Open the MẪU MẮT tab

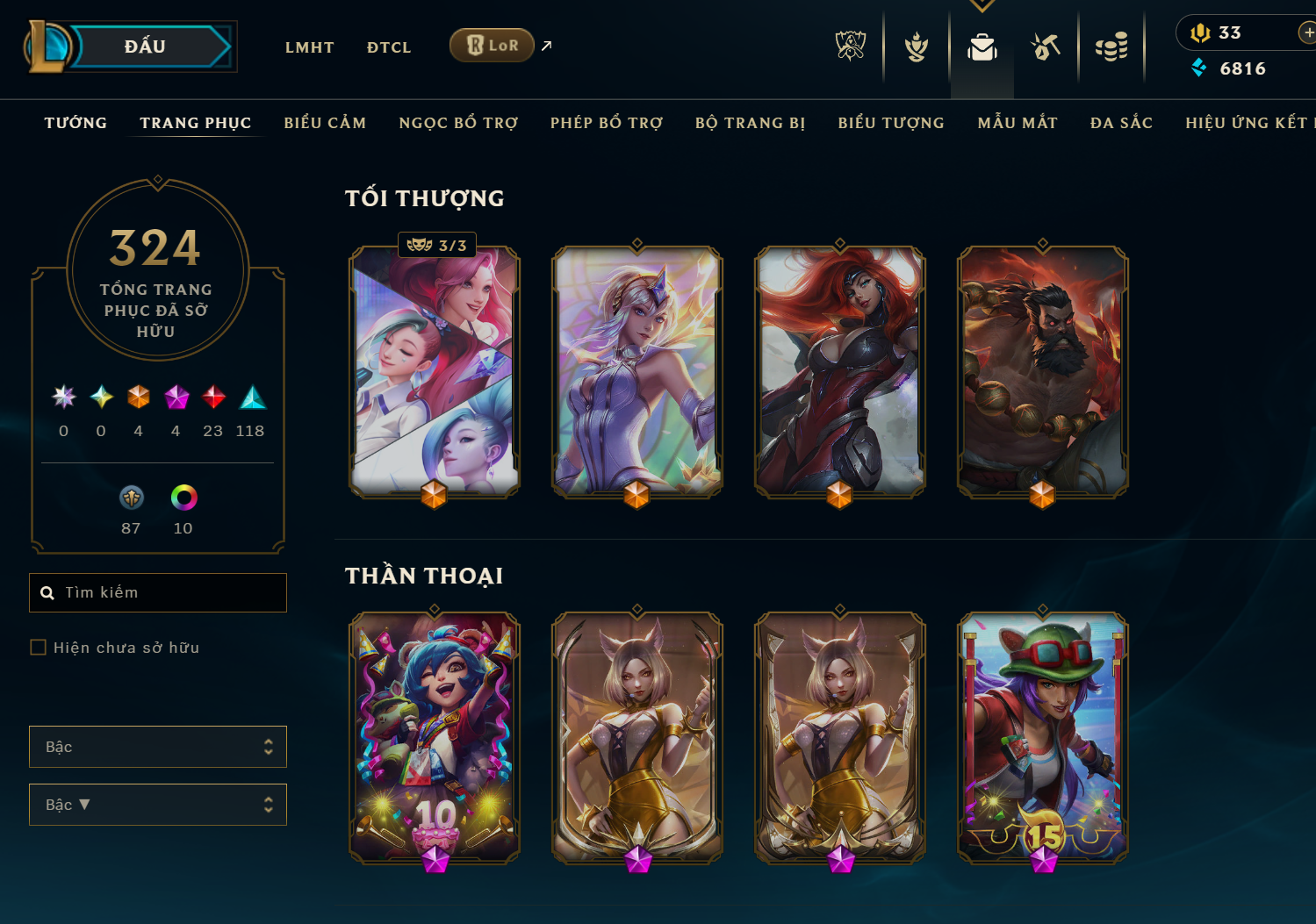[1017, 123]
